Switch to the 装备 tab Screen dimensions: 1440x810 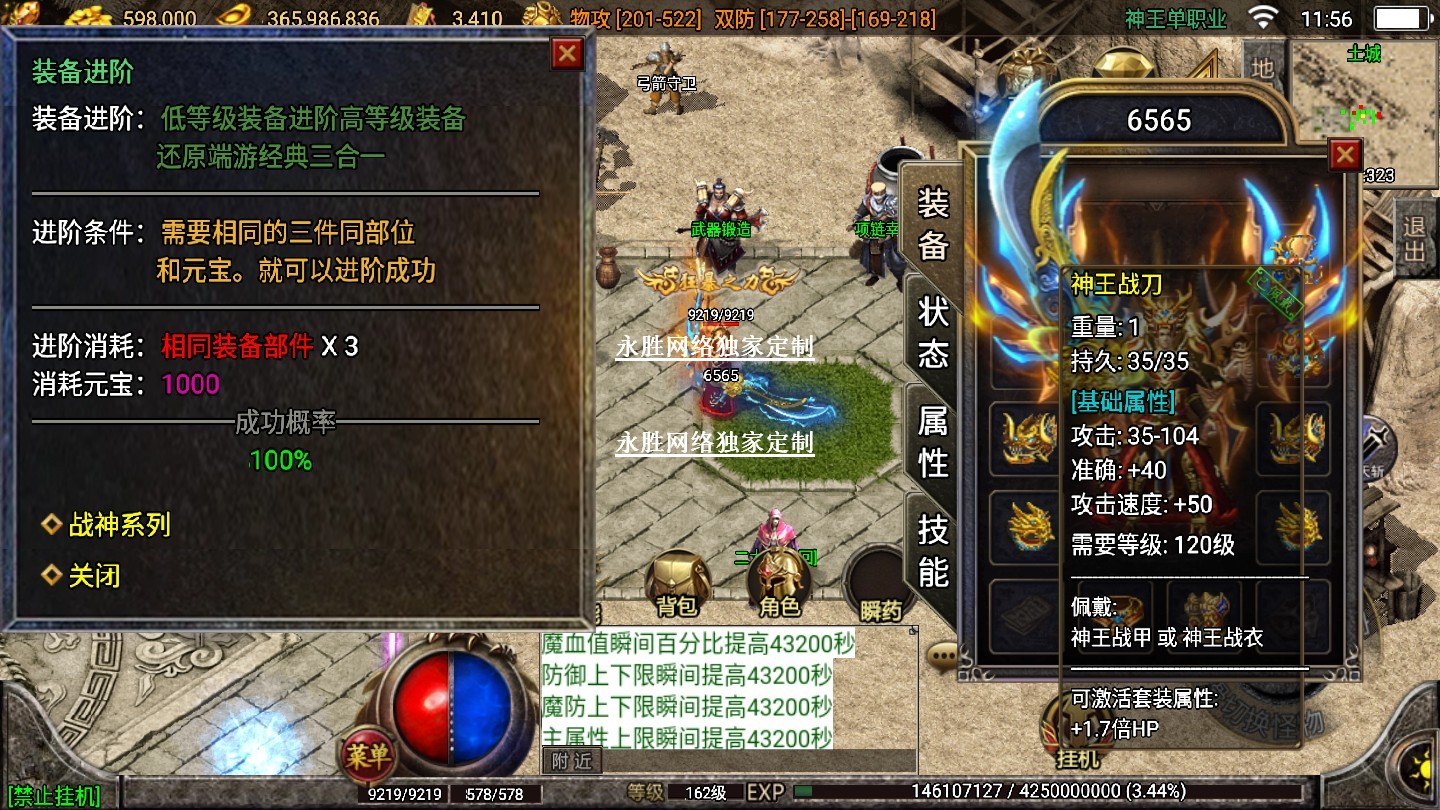[932, 225]
